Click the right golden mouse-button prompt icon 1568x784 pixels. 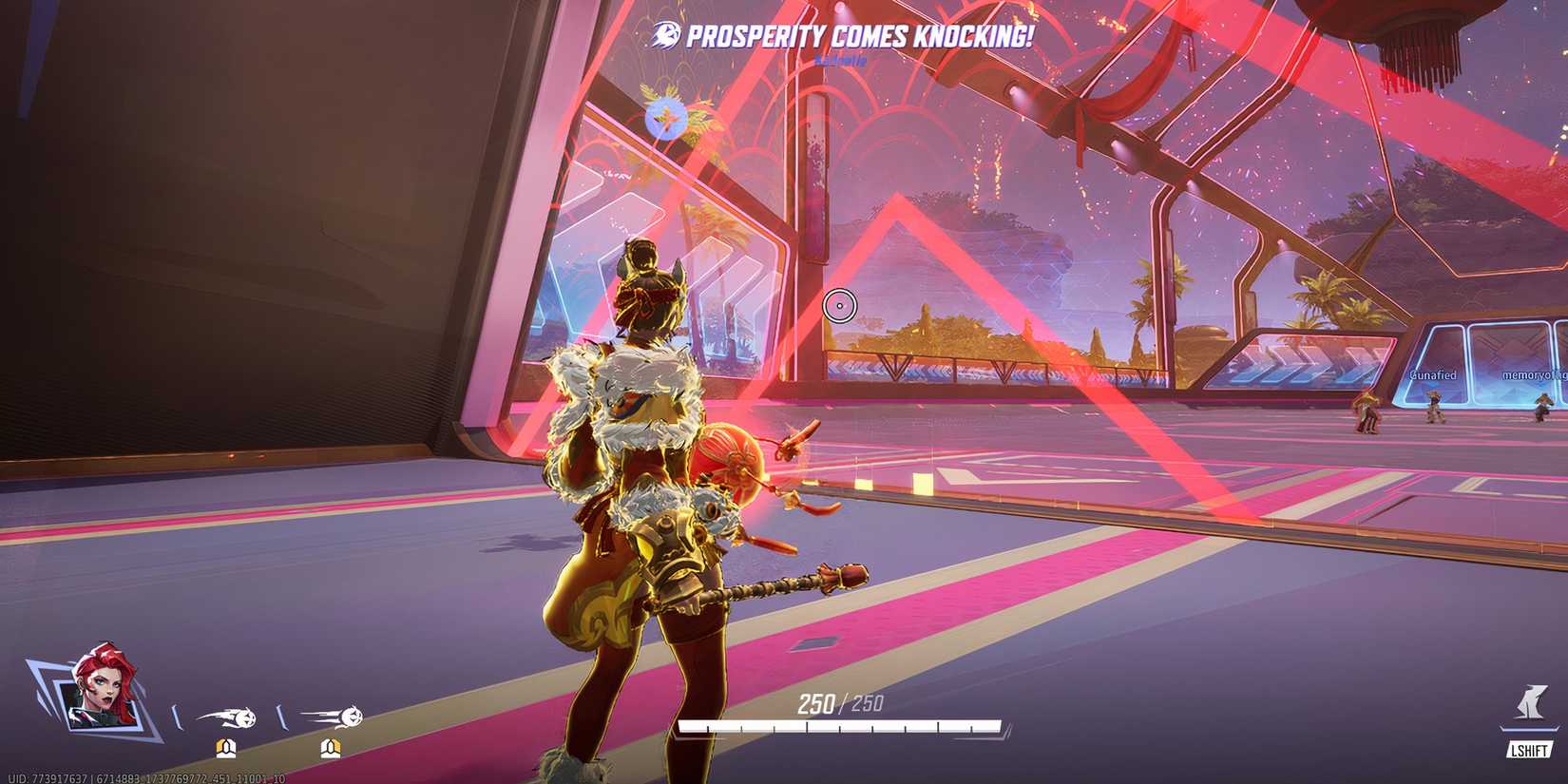(330, 748)
